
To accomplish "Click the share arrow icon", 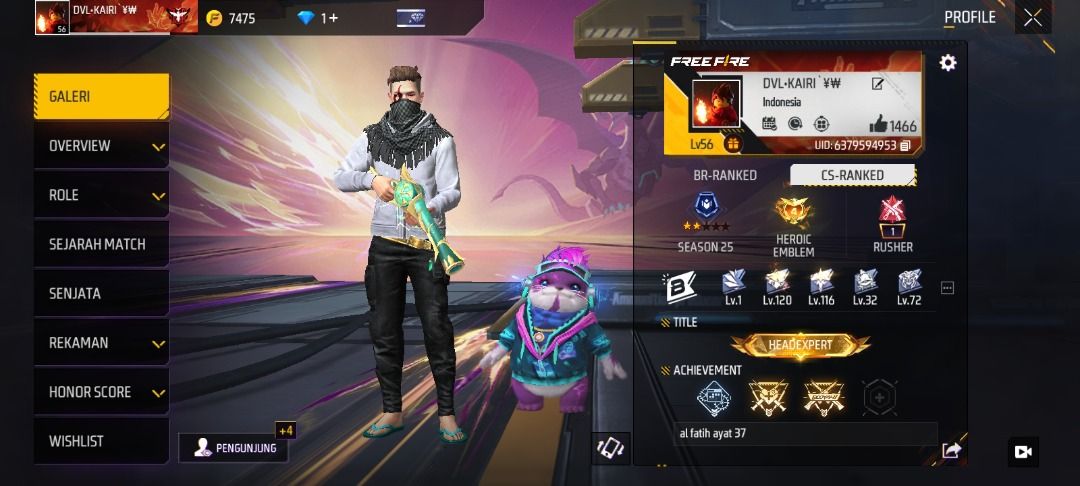I will point(951,451).
